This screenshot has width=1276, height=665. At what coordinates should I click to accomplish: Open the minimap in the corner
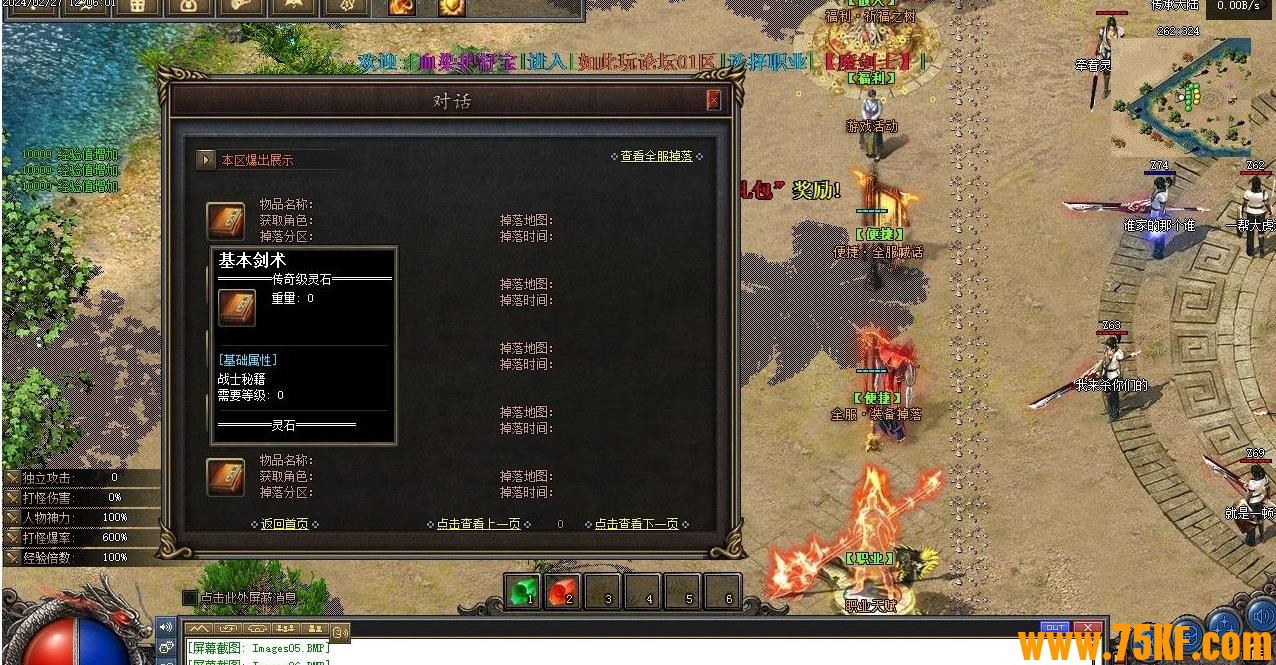(x=1180, y=95)
